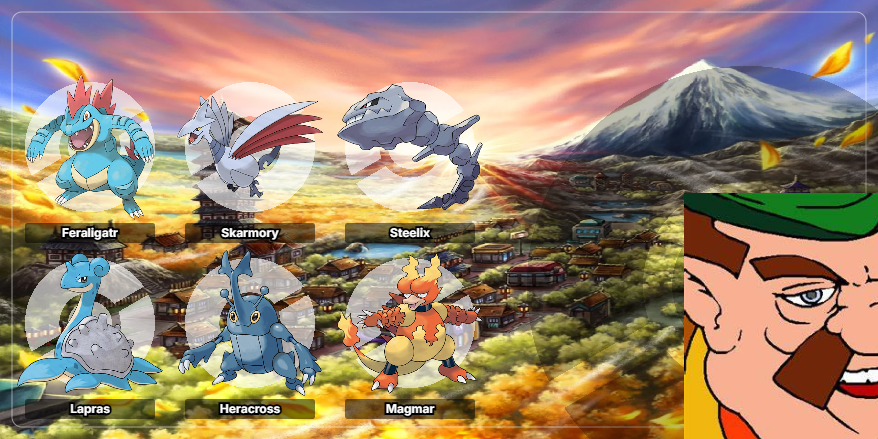The image size is (878, 439).
Task: Choose the Skarmory team slot
Action: coord(250,150)
